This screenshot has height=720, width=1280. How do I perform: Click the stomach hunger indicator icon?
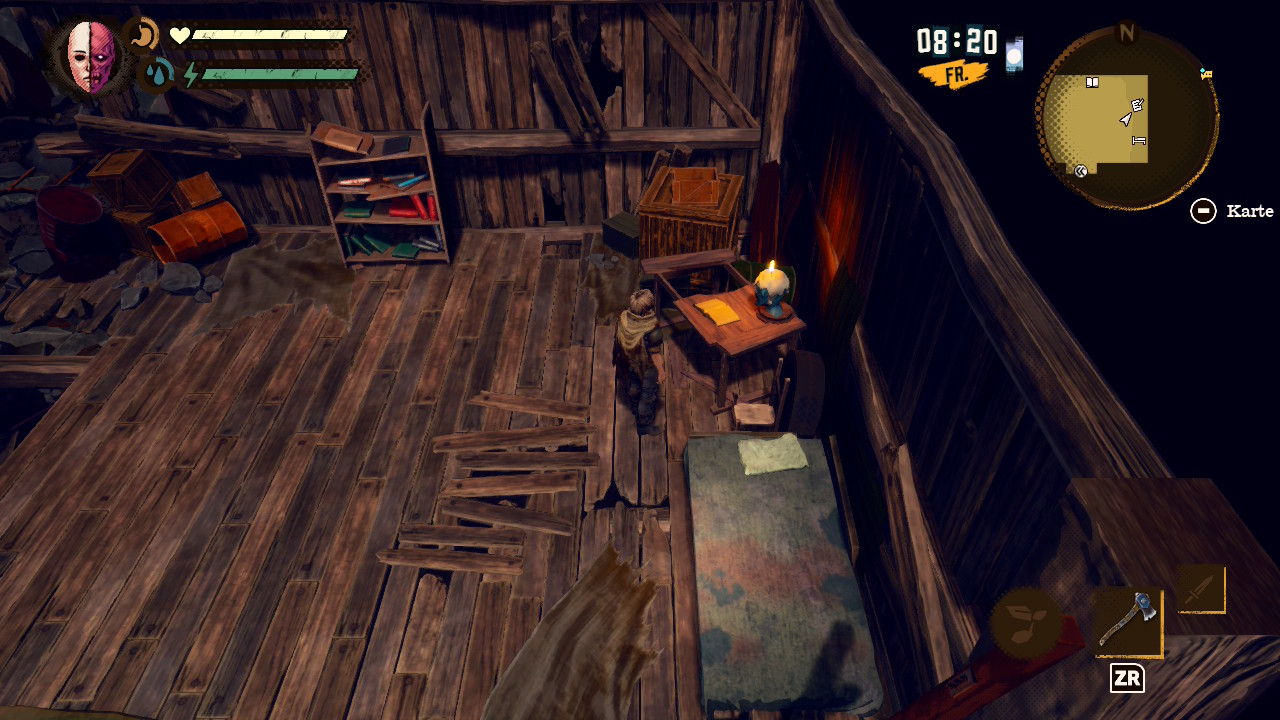point(145,36)
